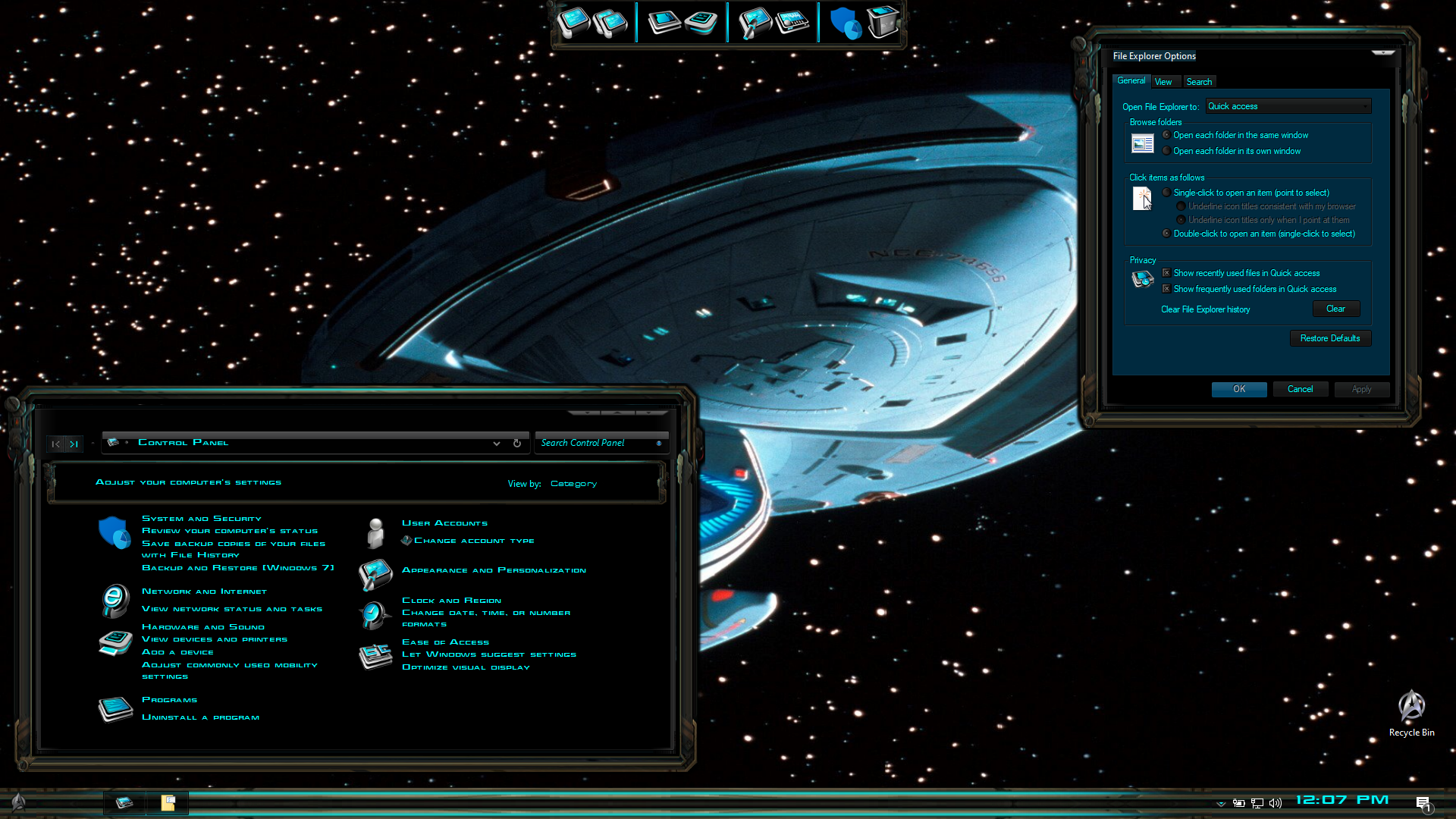Open User Accounts category
1456x819 pixels.
tap(444, 523)
